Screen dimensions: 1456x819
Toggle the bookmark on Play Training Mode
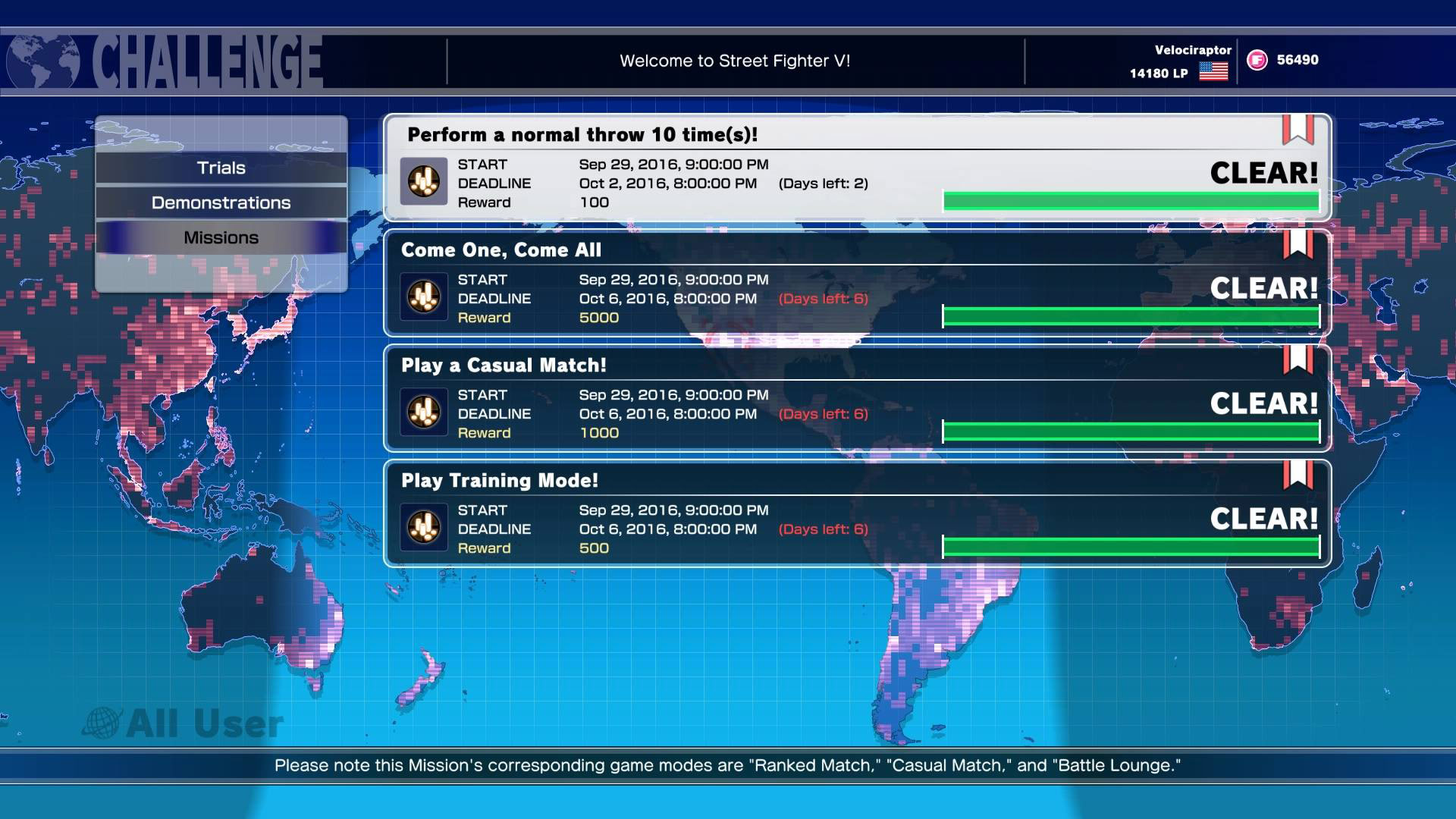(1300, 477)
